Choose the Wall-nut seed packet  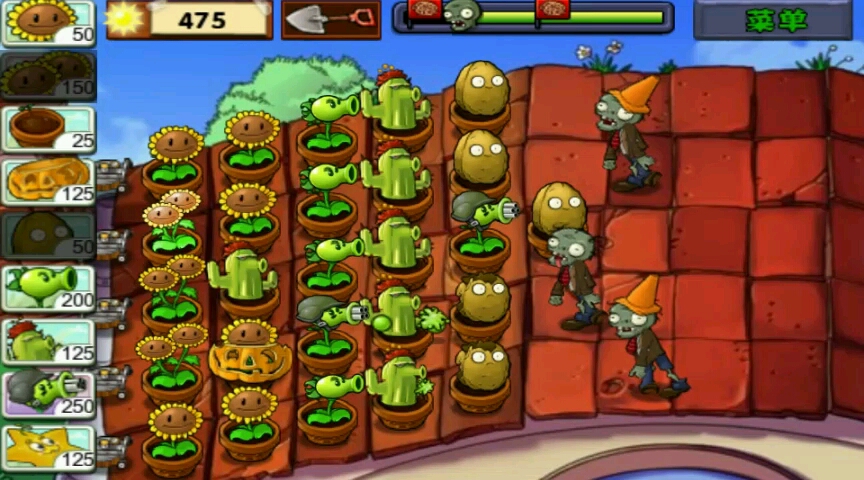(x=48, y=235)
